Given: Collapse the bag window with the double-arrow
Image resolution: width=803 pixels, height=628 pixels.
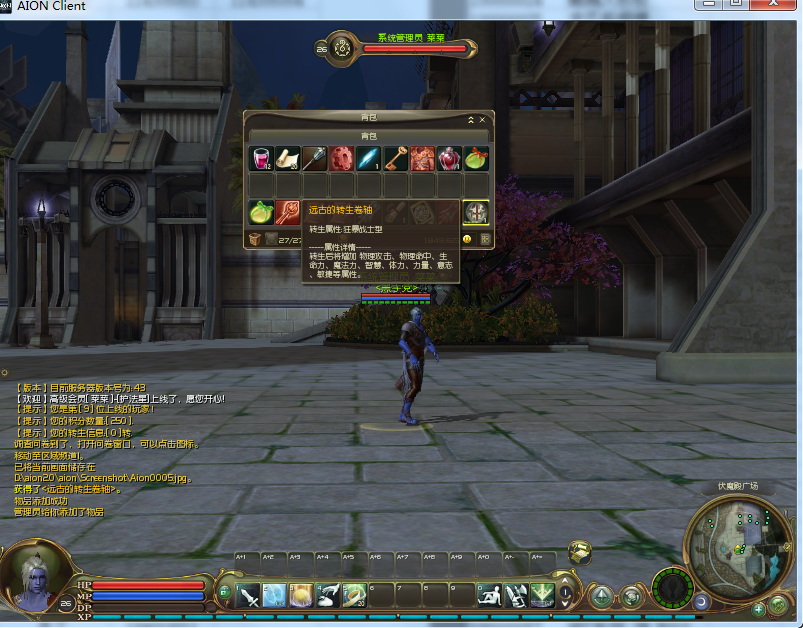Looking at the screenshot, I should click(x=470, y=119).
